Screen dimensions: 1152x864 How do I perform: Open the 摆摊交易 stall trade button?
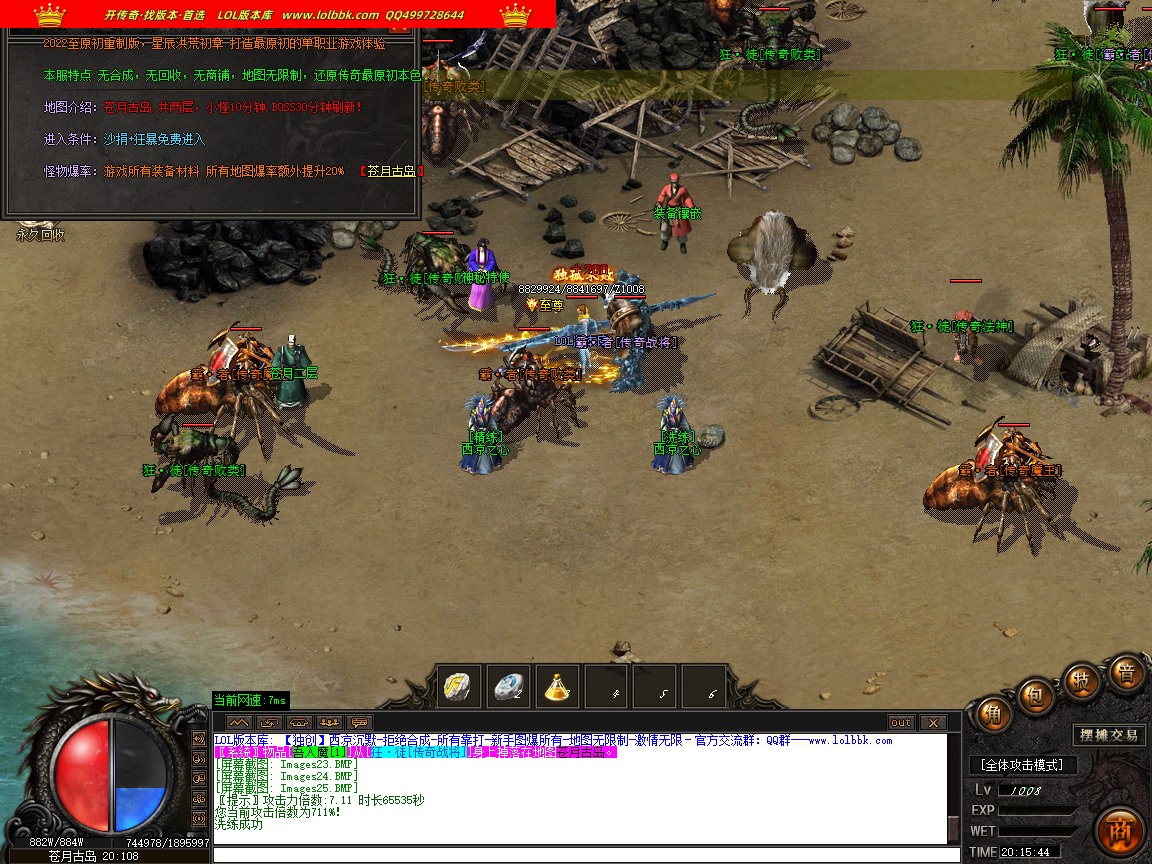click(x=1108, y=735)
